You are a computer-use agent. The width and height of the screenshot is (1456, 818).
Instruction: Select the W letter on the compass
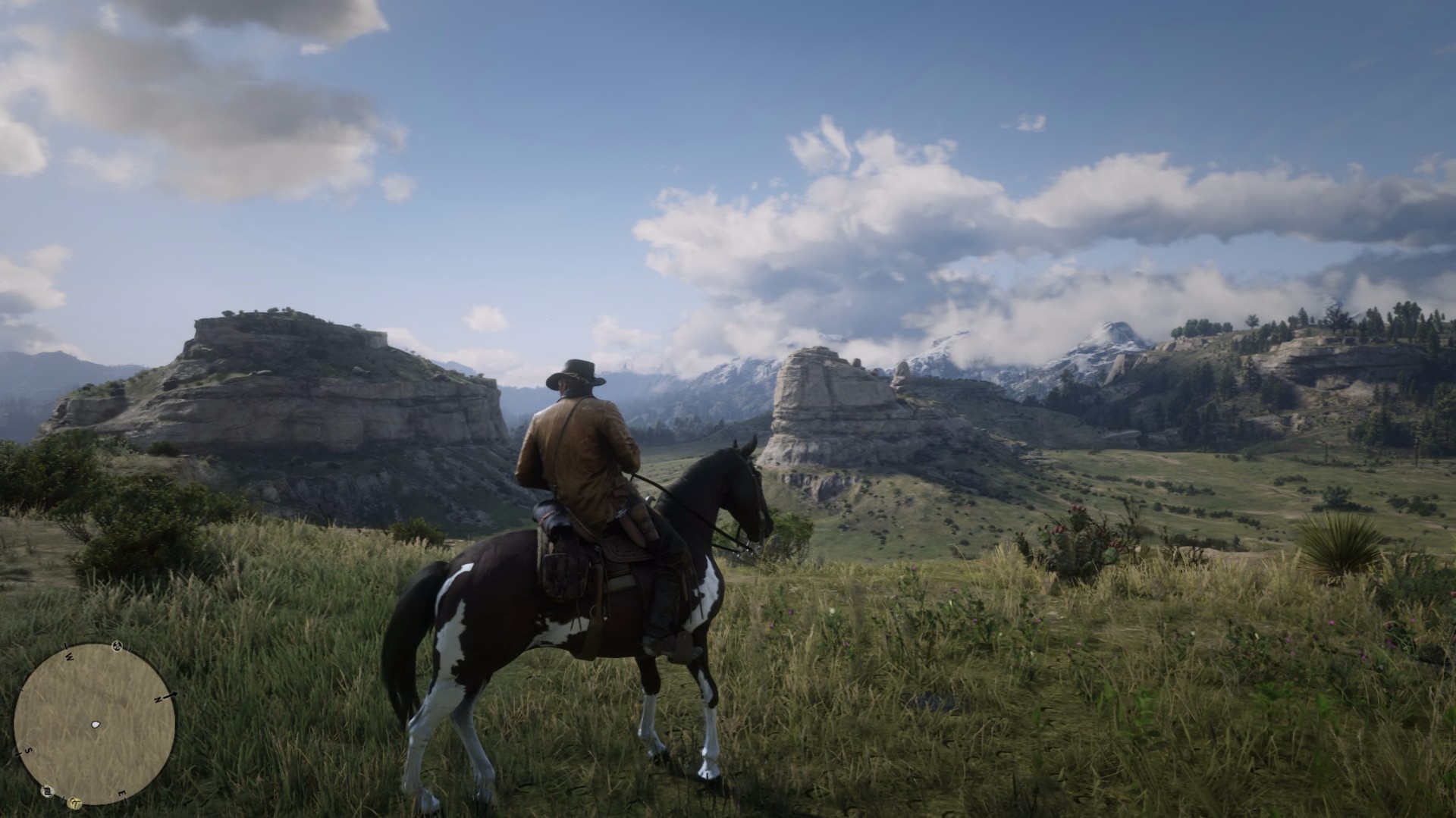(69, 657)
